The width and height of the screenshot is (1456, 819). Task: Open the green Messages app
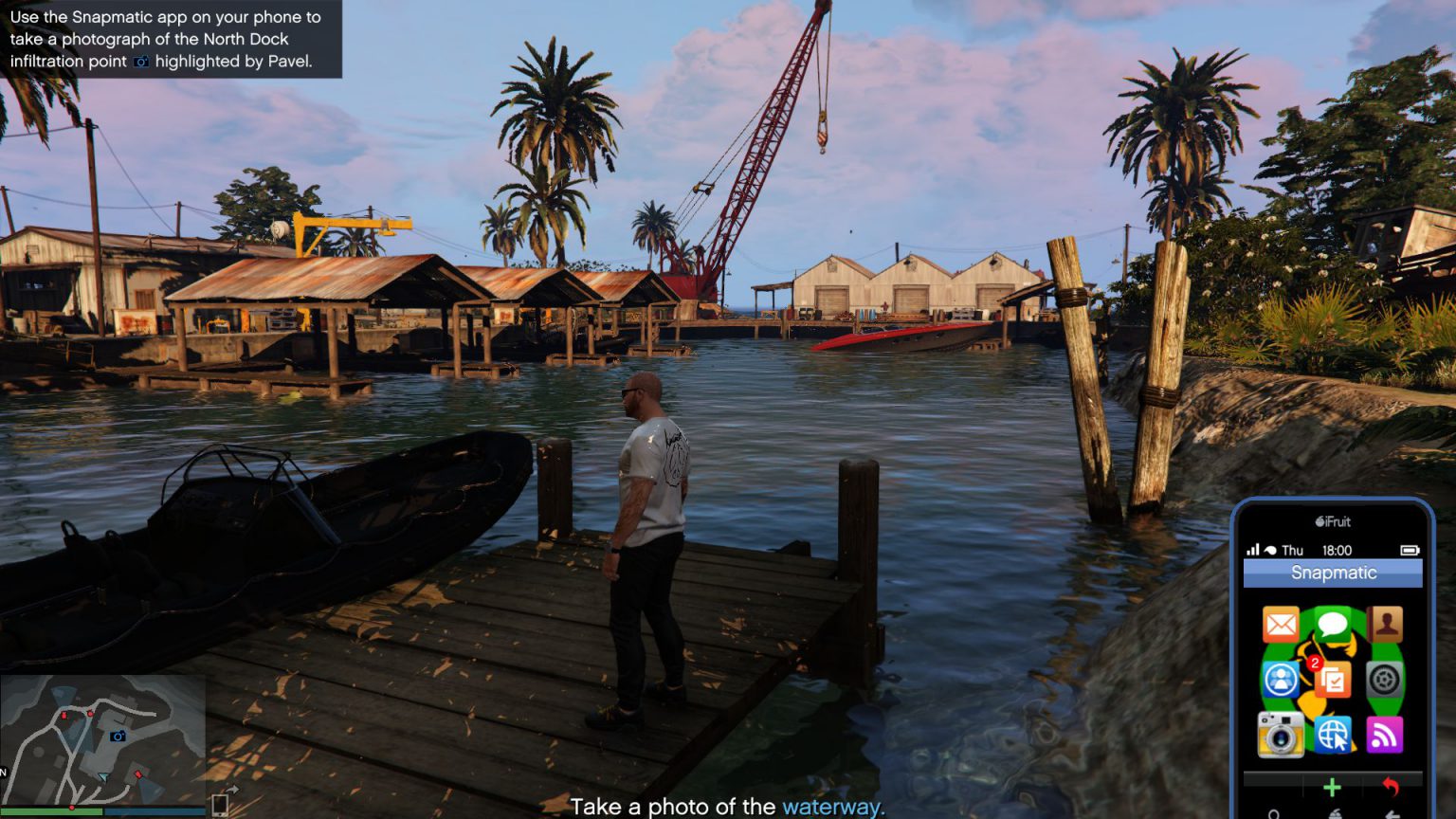coord(1331,624)
